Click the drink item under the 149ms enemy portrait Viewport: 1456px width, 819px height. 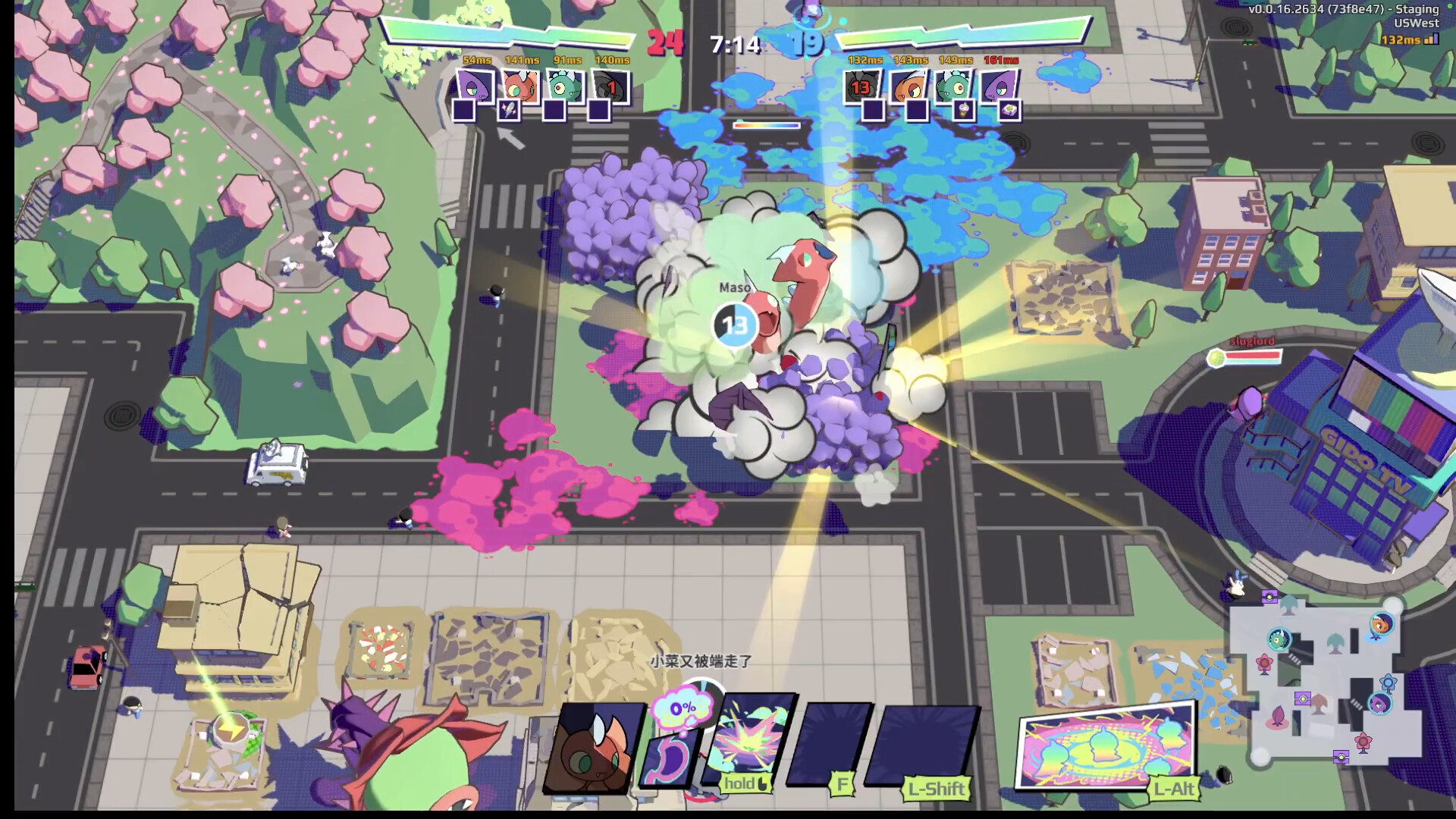(x=963, y=111)
